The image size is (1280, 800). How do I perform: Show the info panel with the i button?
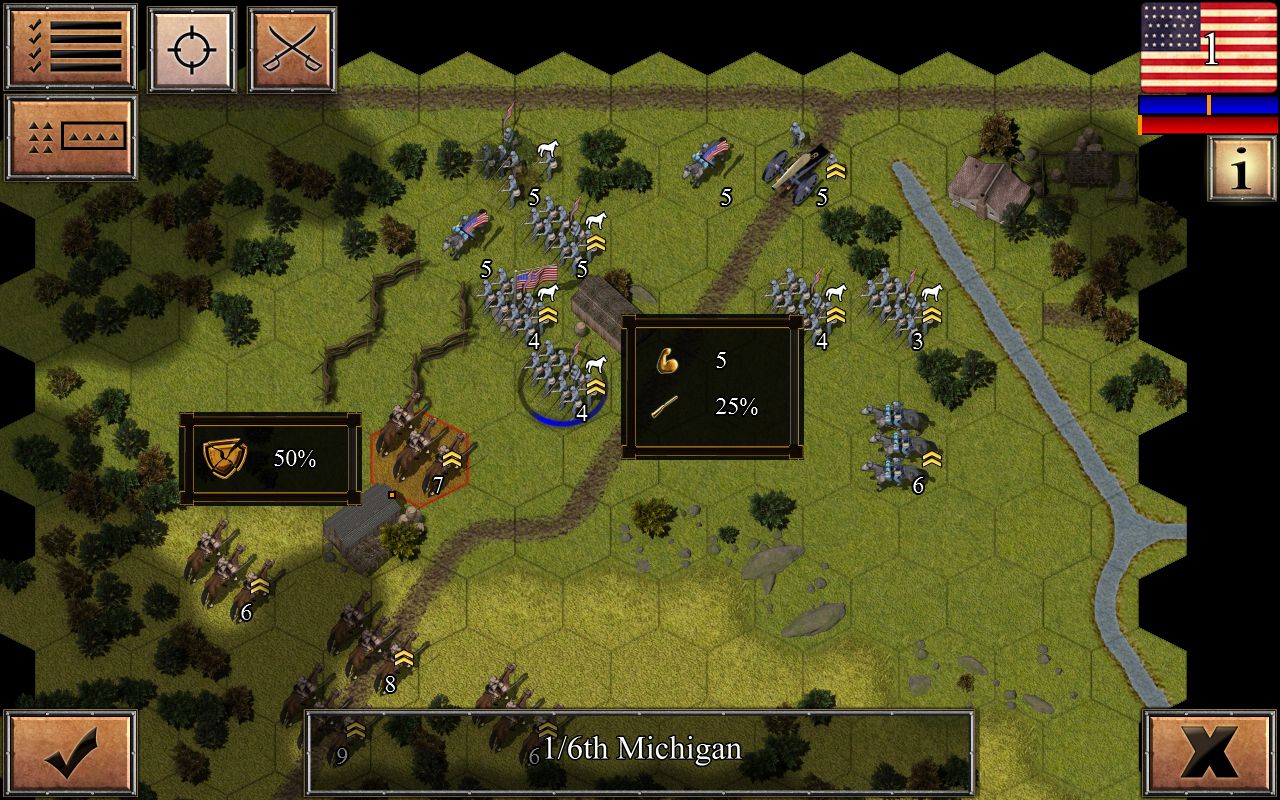tap(1241, 169)
